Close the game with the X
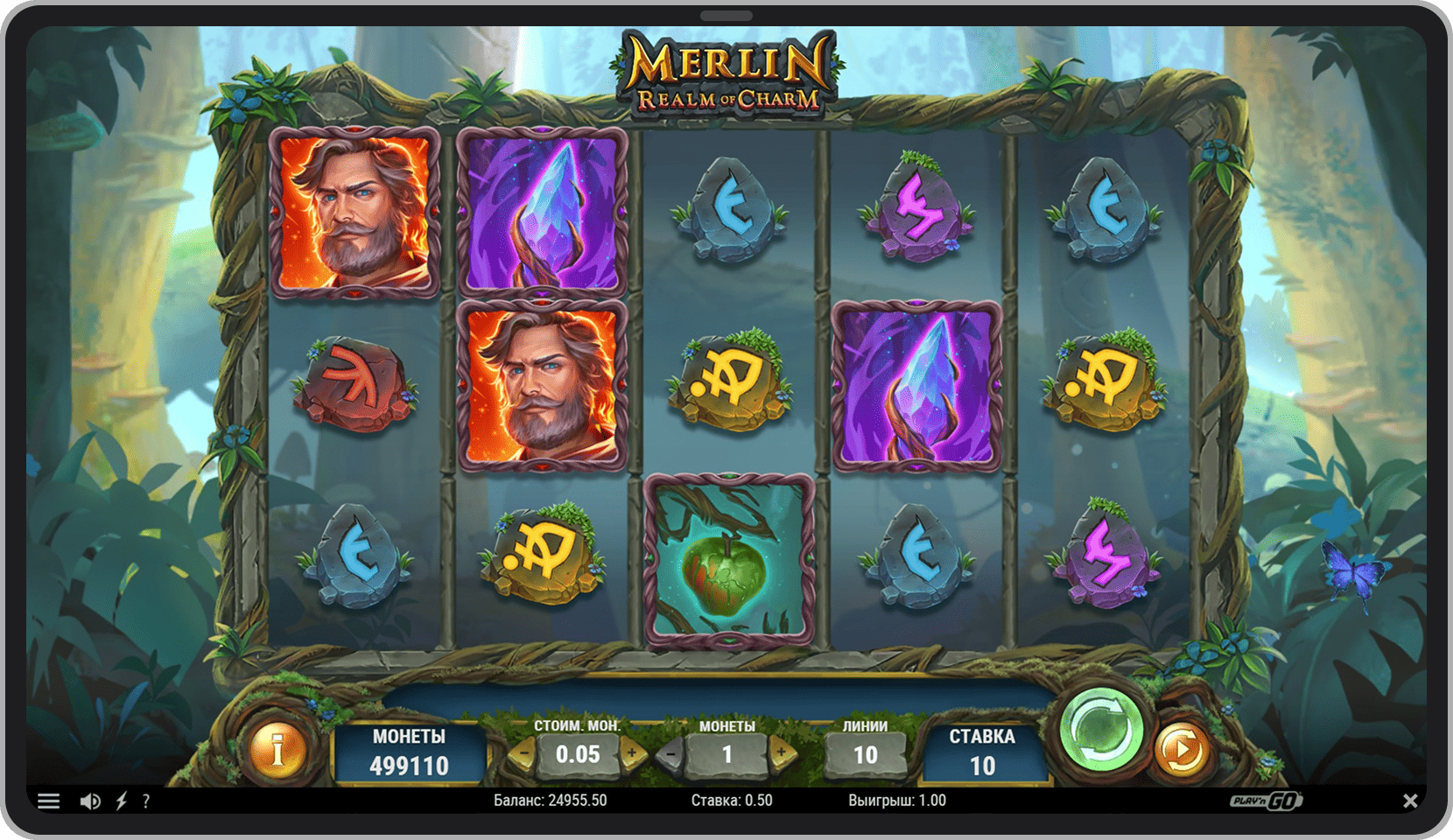 1410,801
